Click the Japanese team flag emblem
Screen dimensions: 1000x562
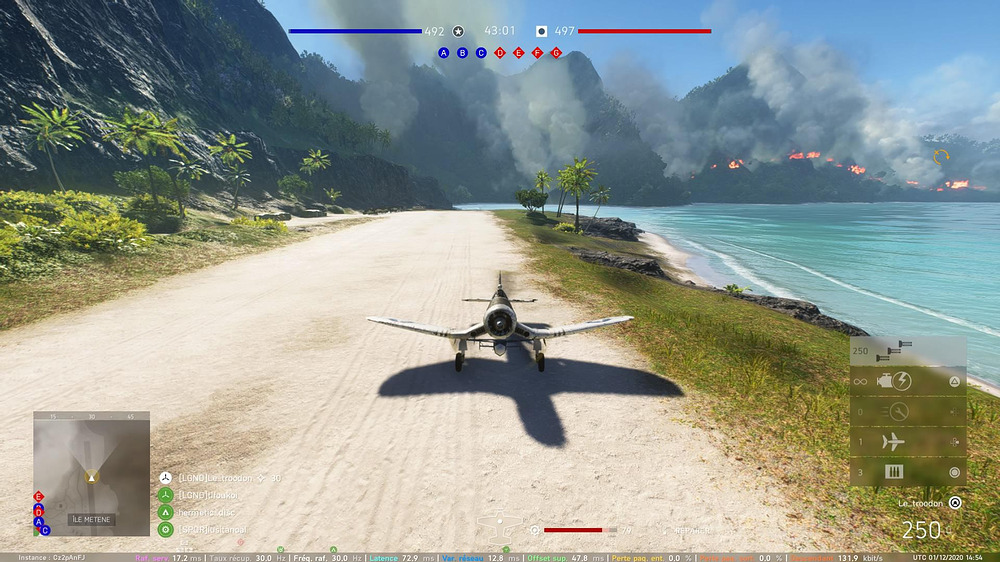coord(541,31)
